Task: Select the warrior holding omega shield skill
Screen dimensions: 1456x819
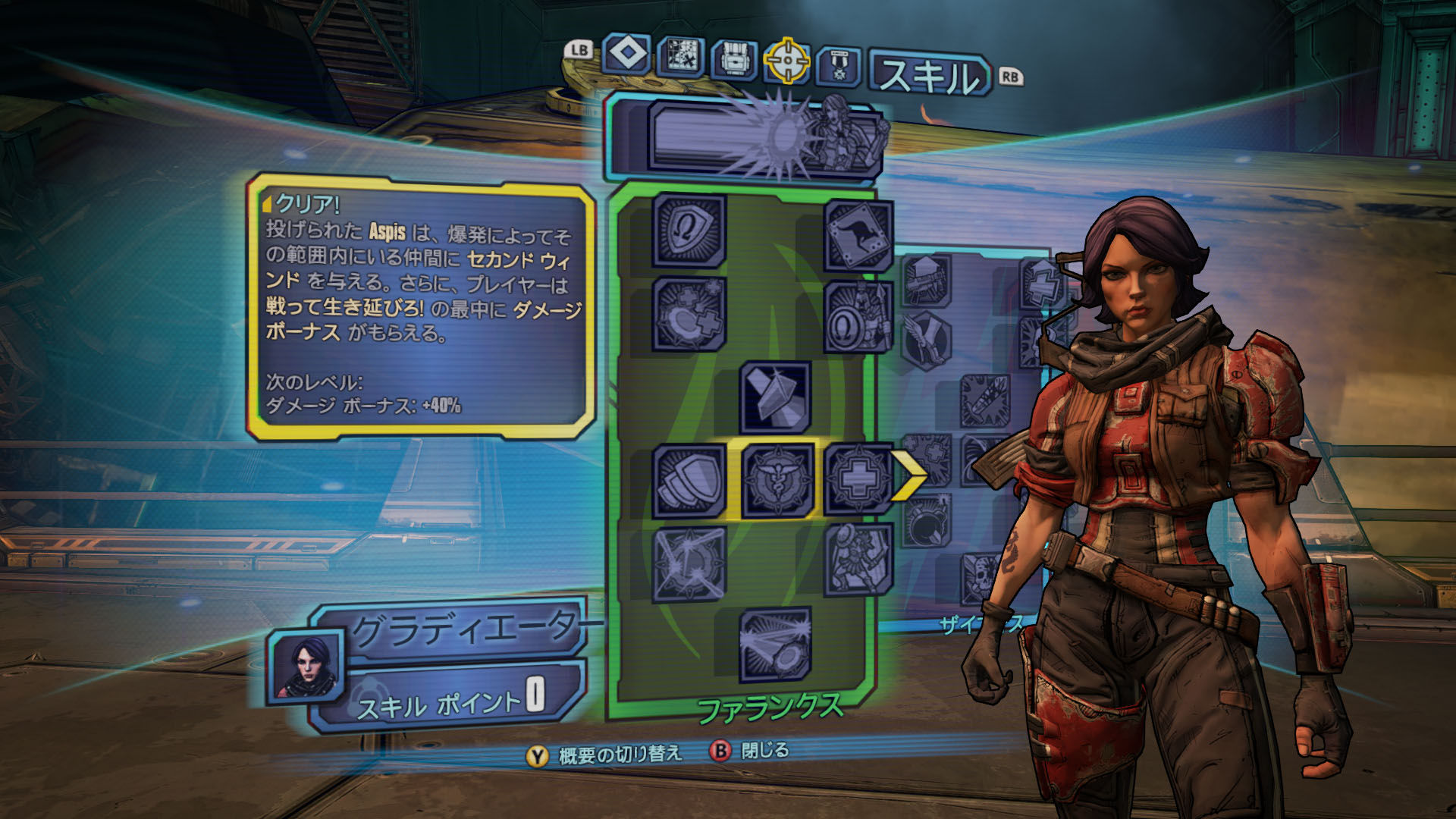Action: pyautogui.click(x=858, y=318)
